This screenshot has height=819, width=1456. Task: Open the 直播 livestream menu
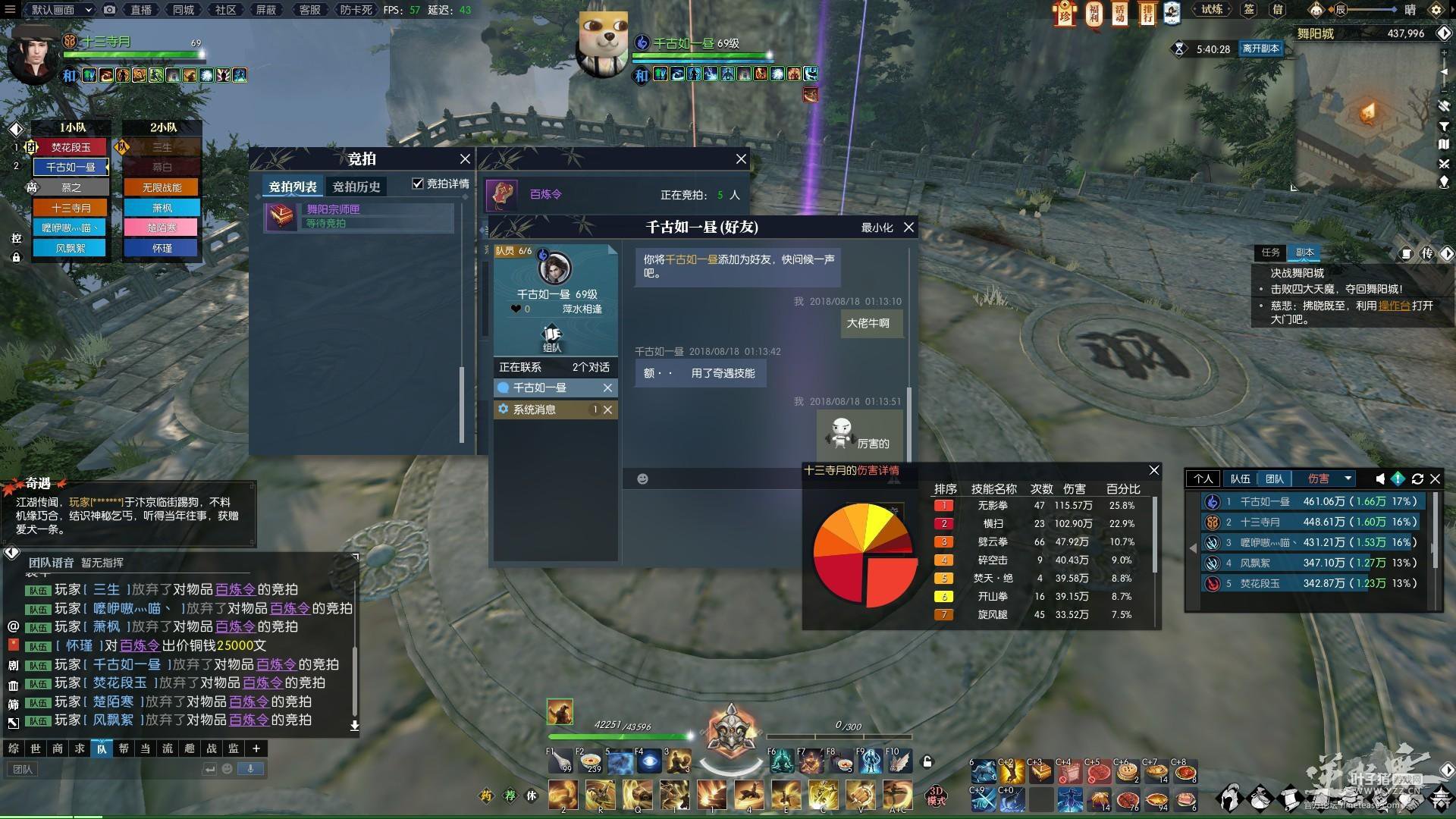tap(141, 10)
